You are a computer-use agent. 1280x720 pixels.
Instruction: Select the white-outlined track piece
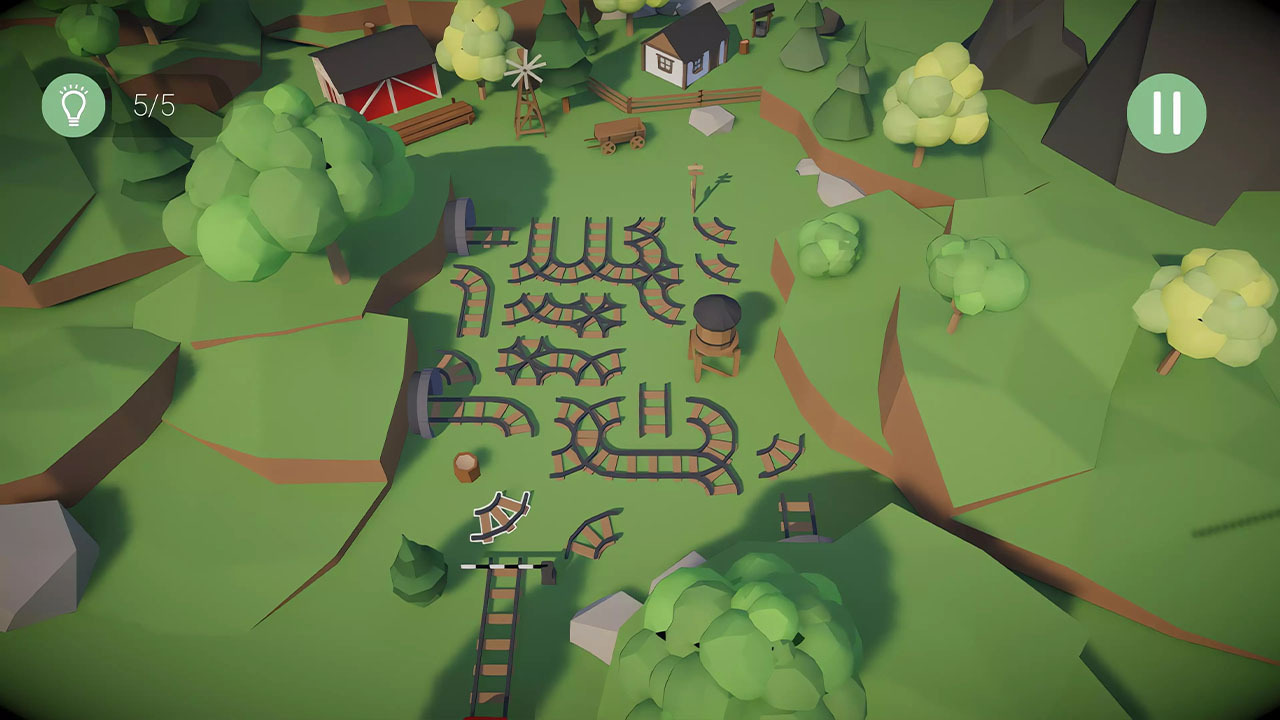[501, 514]
